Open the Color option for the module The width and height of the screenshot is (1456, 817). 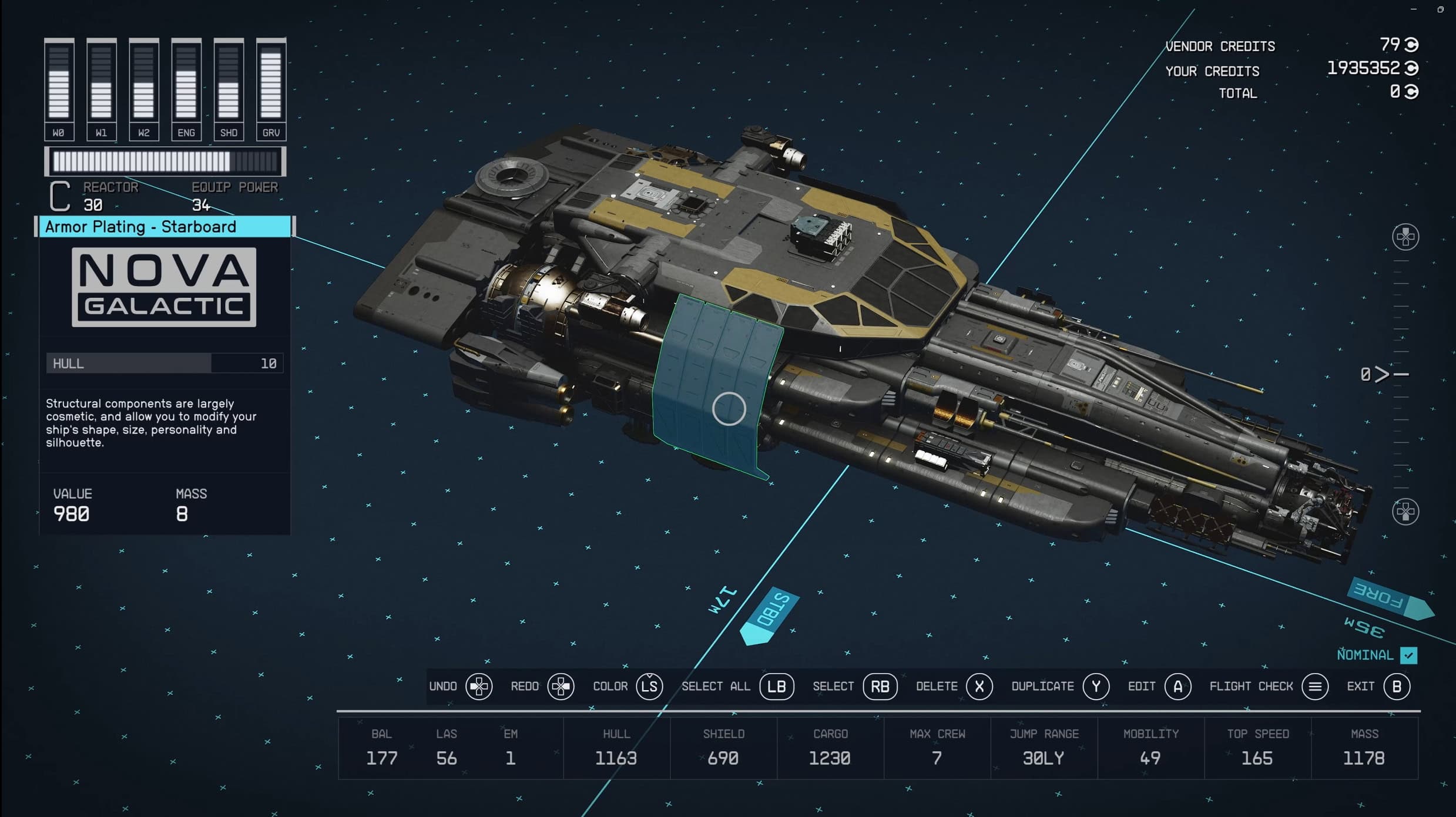coord(649,686)
